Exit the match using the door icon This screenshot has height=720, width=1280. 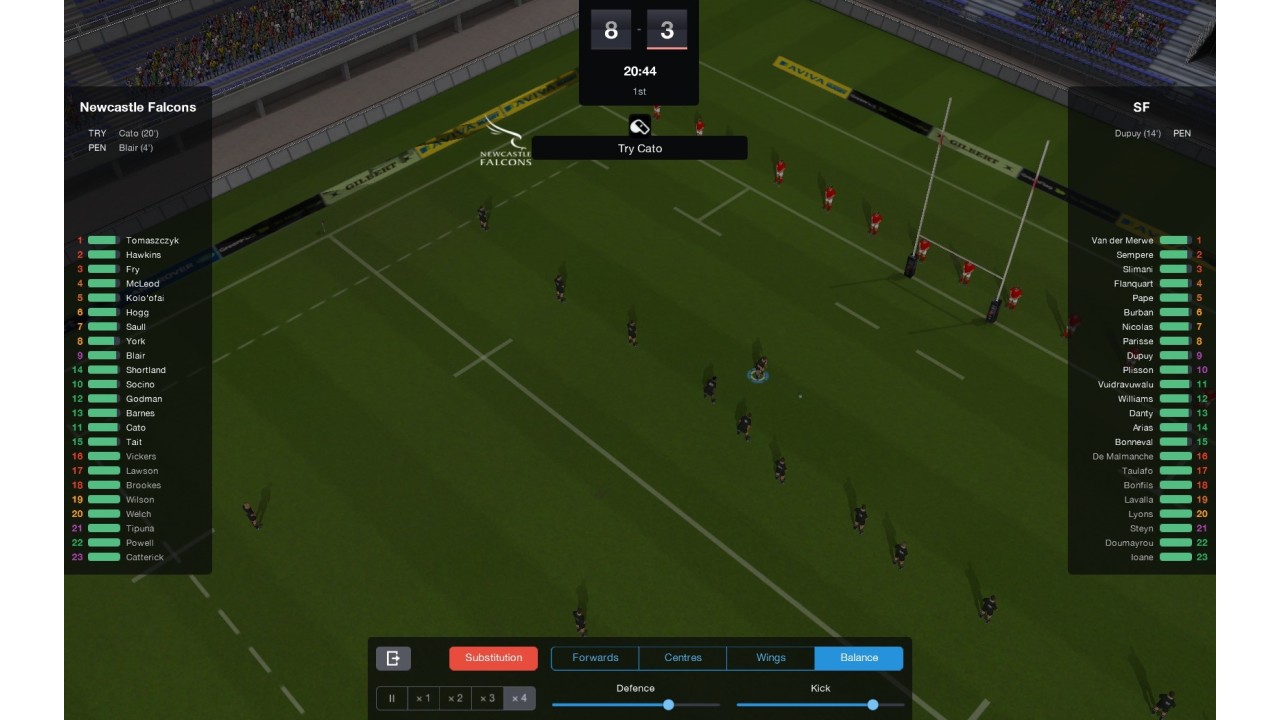(x=393, y=658)
